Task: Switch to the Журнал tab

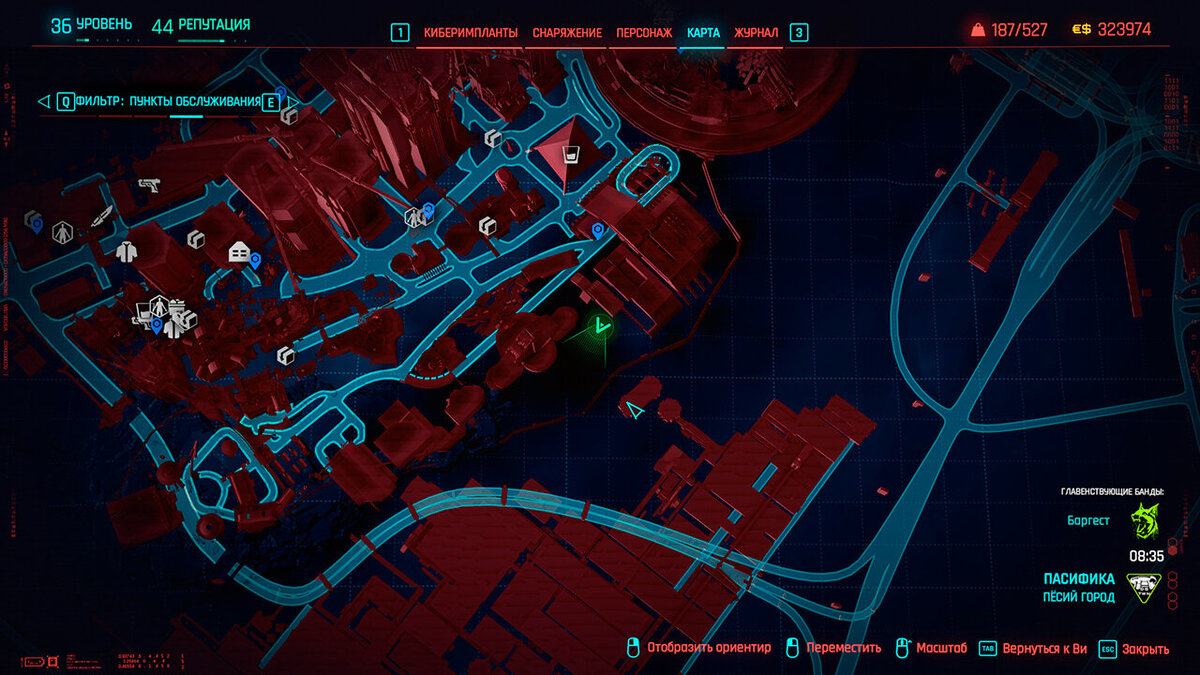Action: pyautogui.click(x=756, y=33)
